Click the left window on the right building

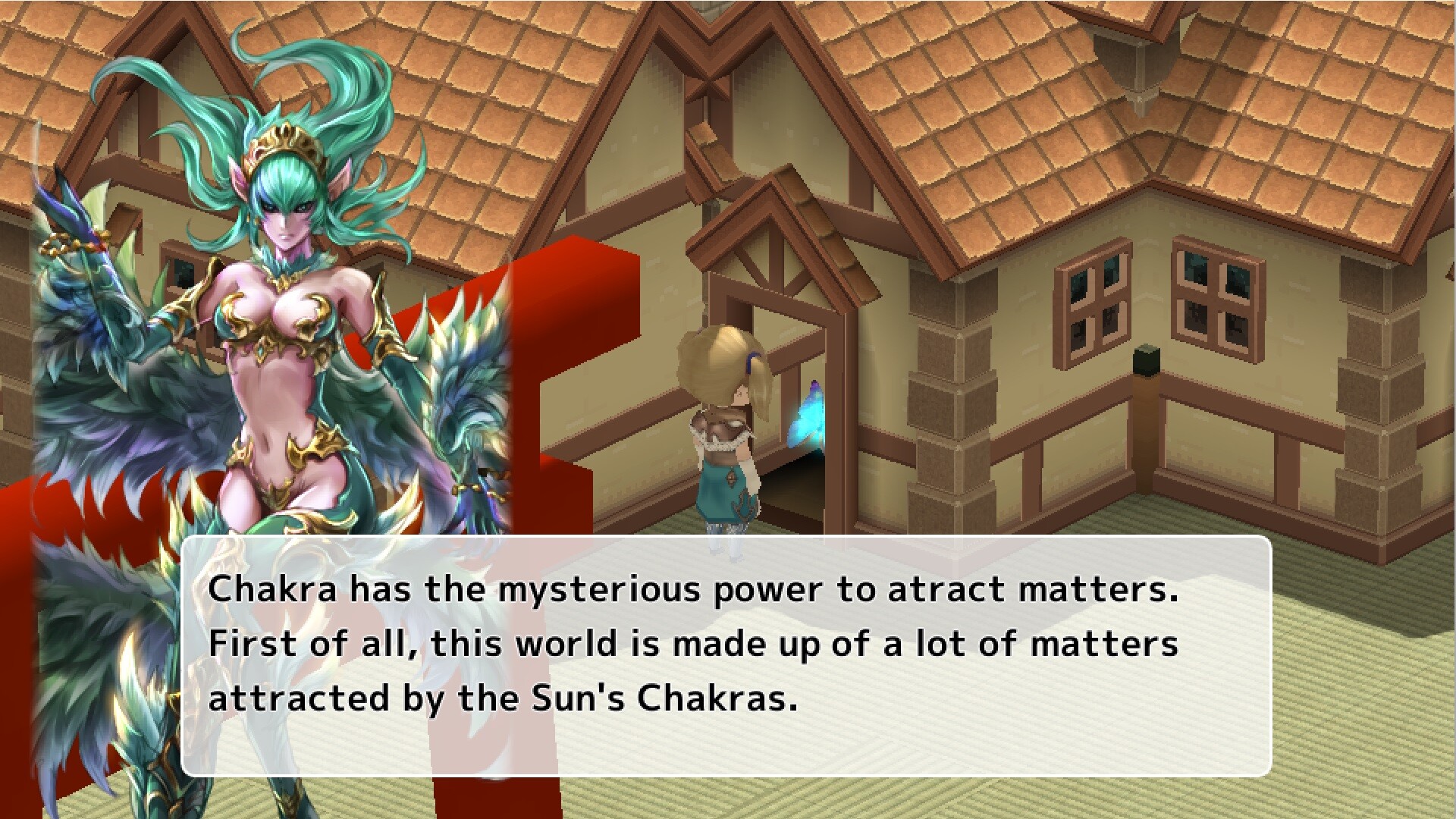coord(1092,303)
